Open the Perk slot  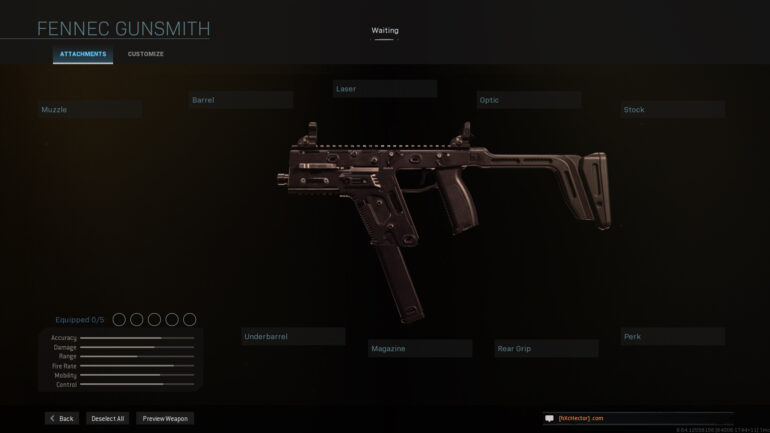coord(672,337)
